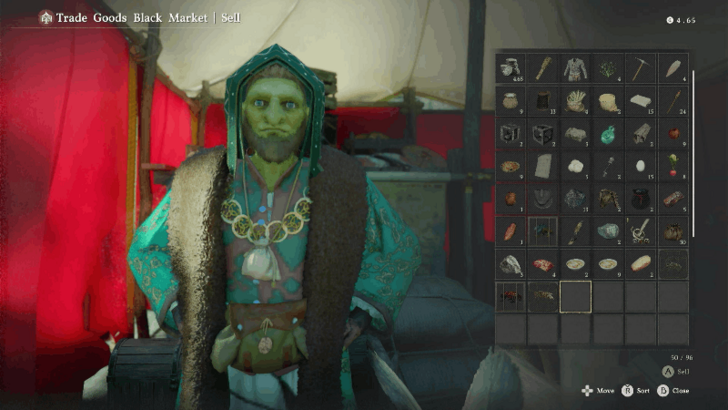The width and height of the screenshot is (728, 410).
Task: Choose the raw red meat slot
Action: (x=543, y=264)
